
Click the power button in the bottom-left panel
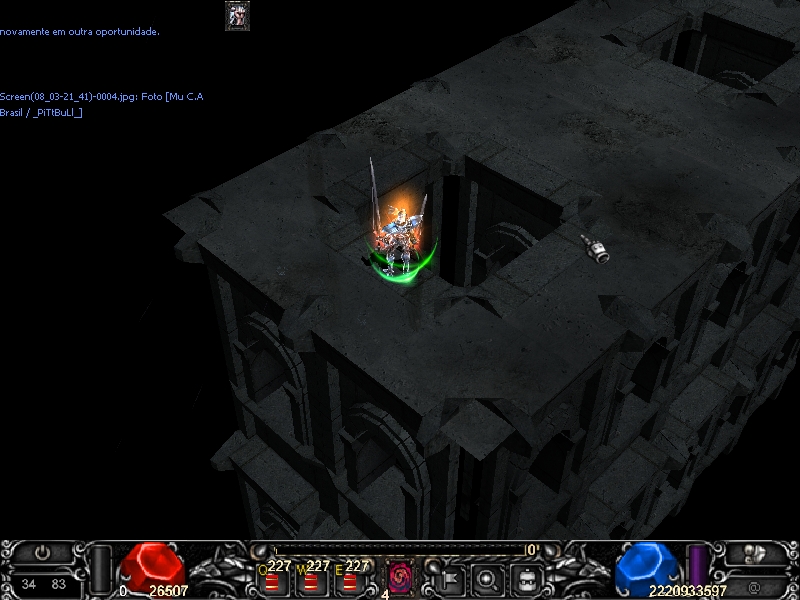point(42,551)
